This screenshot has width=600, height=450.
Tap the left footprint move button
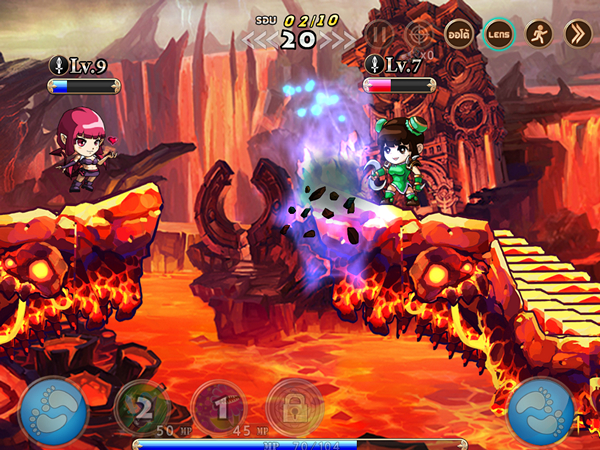52,409
